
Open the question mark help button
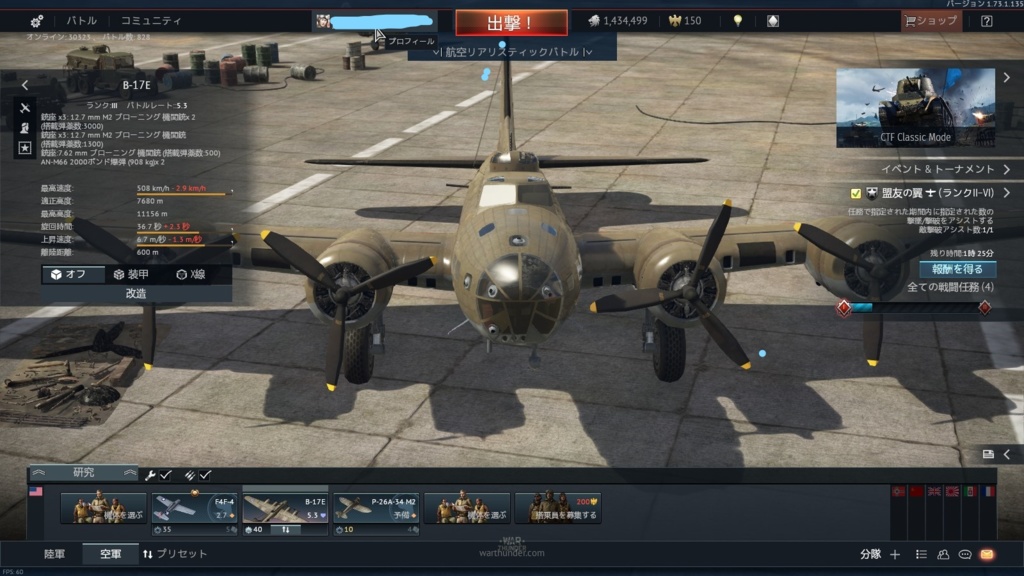point(986,21)
